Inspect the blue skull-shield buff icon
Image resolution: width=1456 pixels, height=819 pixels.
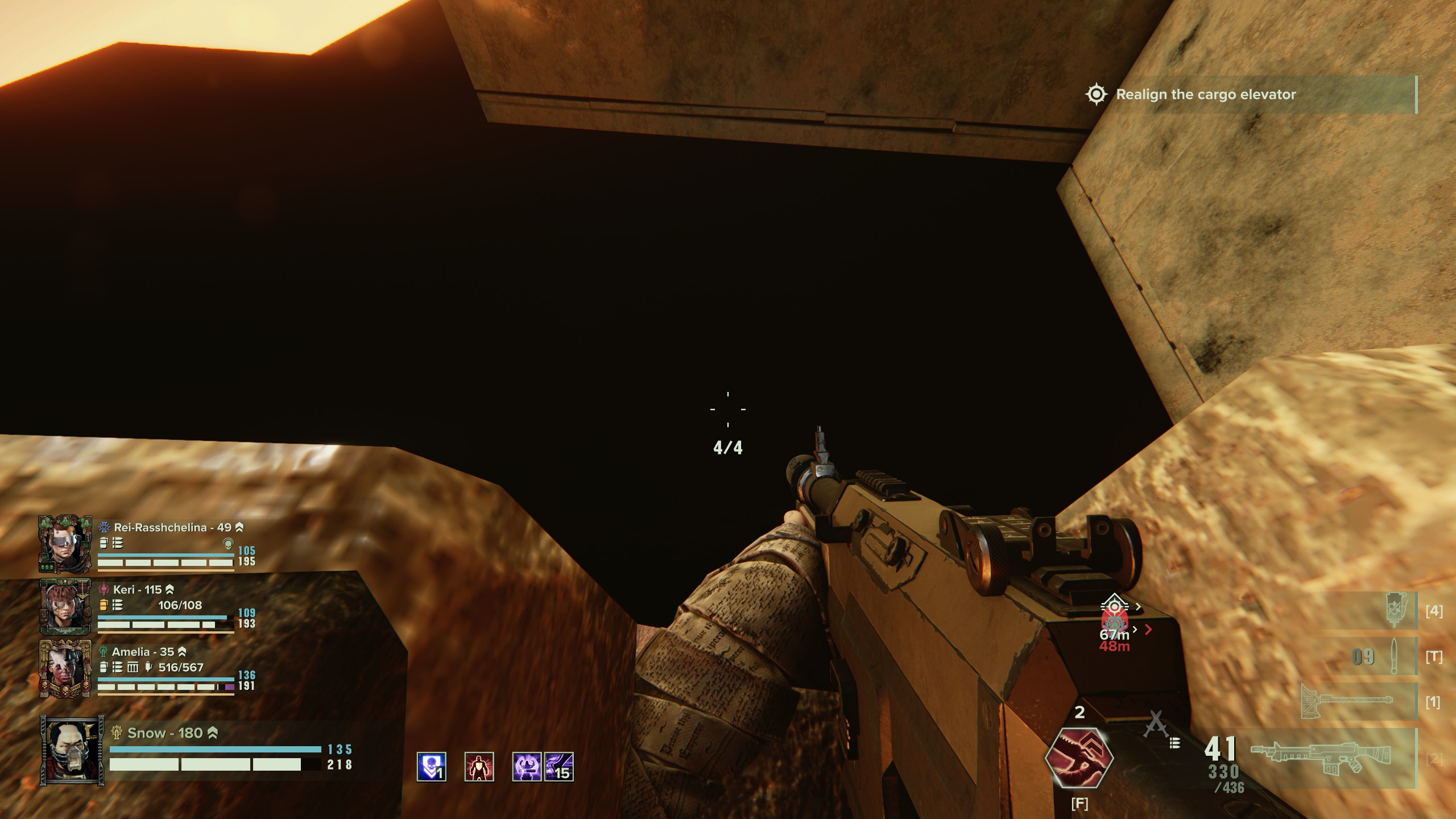[x=431, y=767]
